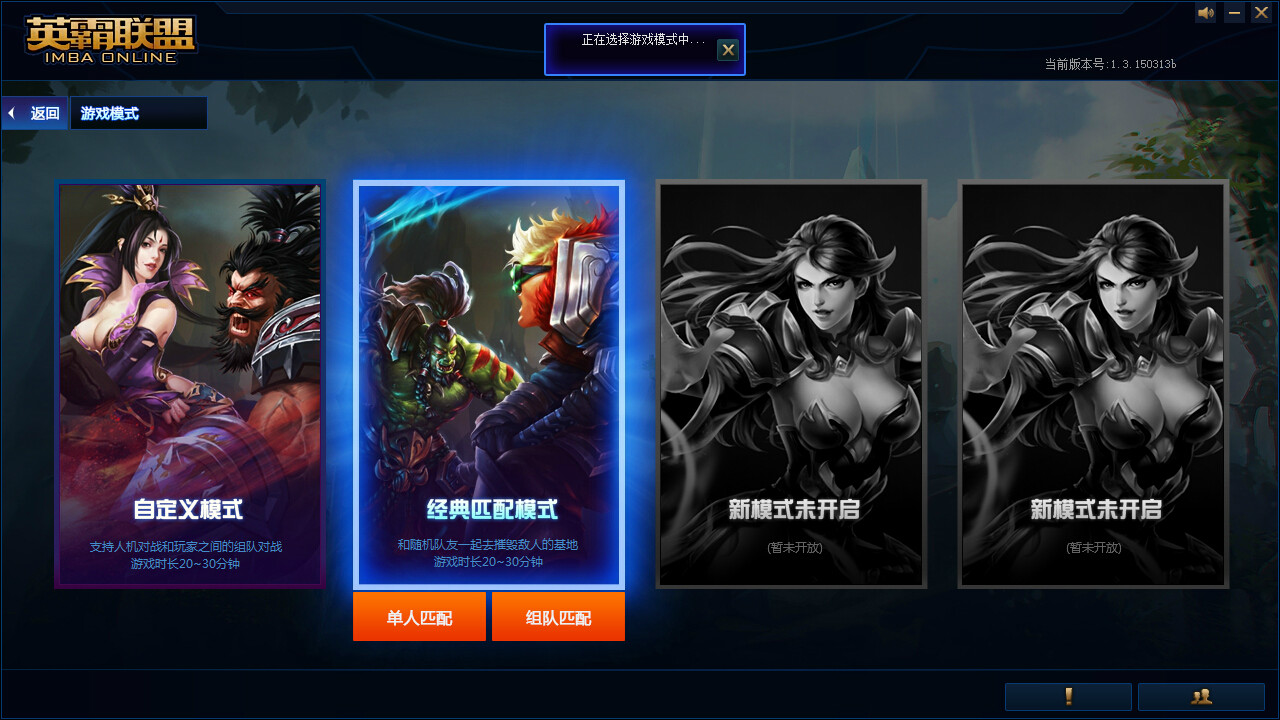Click the second 新模式未开启 locked mode
The image size is (1280, 720).
tap(1092, 384)
